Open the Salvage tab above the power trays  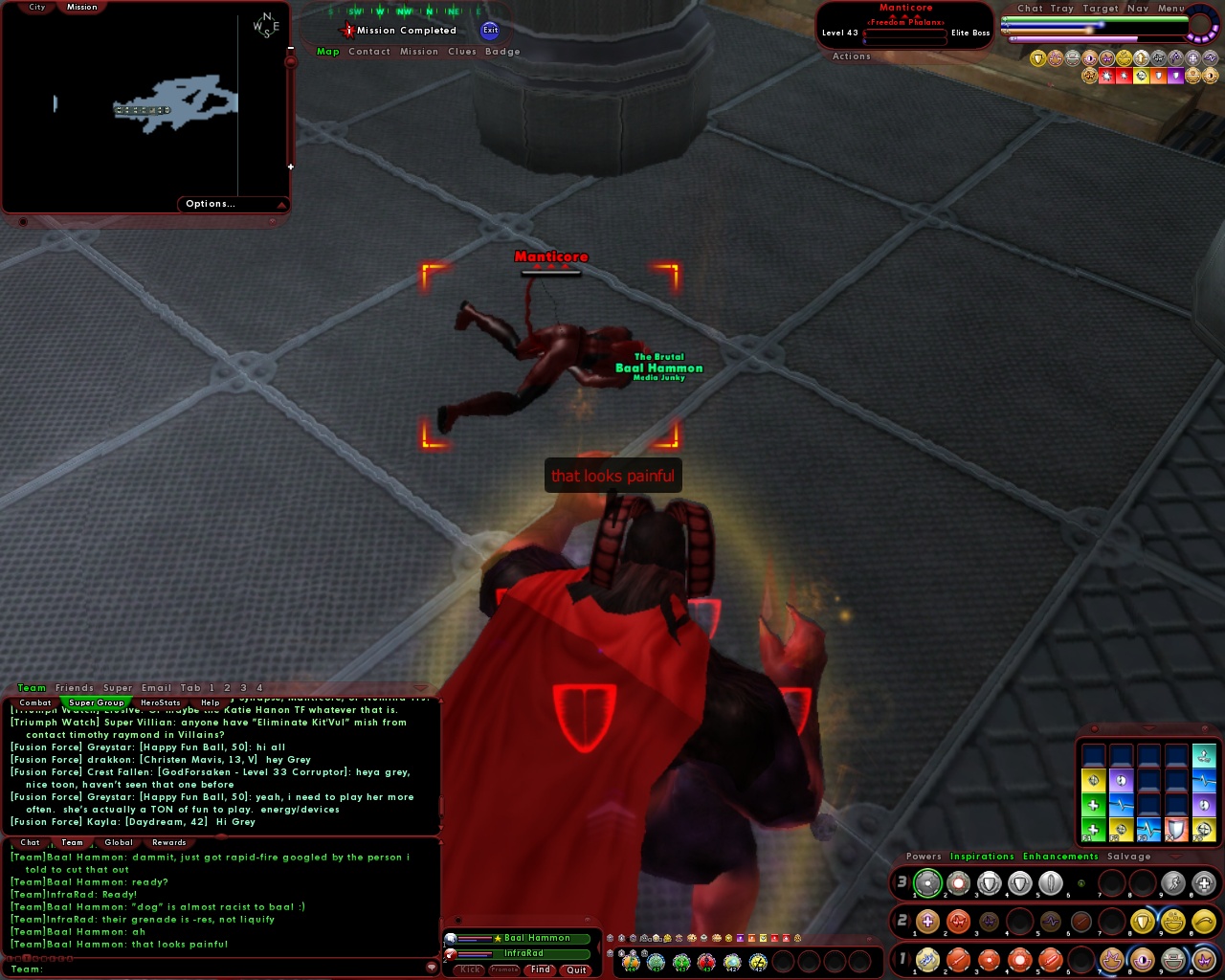tap(1129, 856)
